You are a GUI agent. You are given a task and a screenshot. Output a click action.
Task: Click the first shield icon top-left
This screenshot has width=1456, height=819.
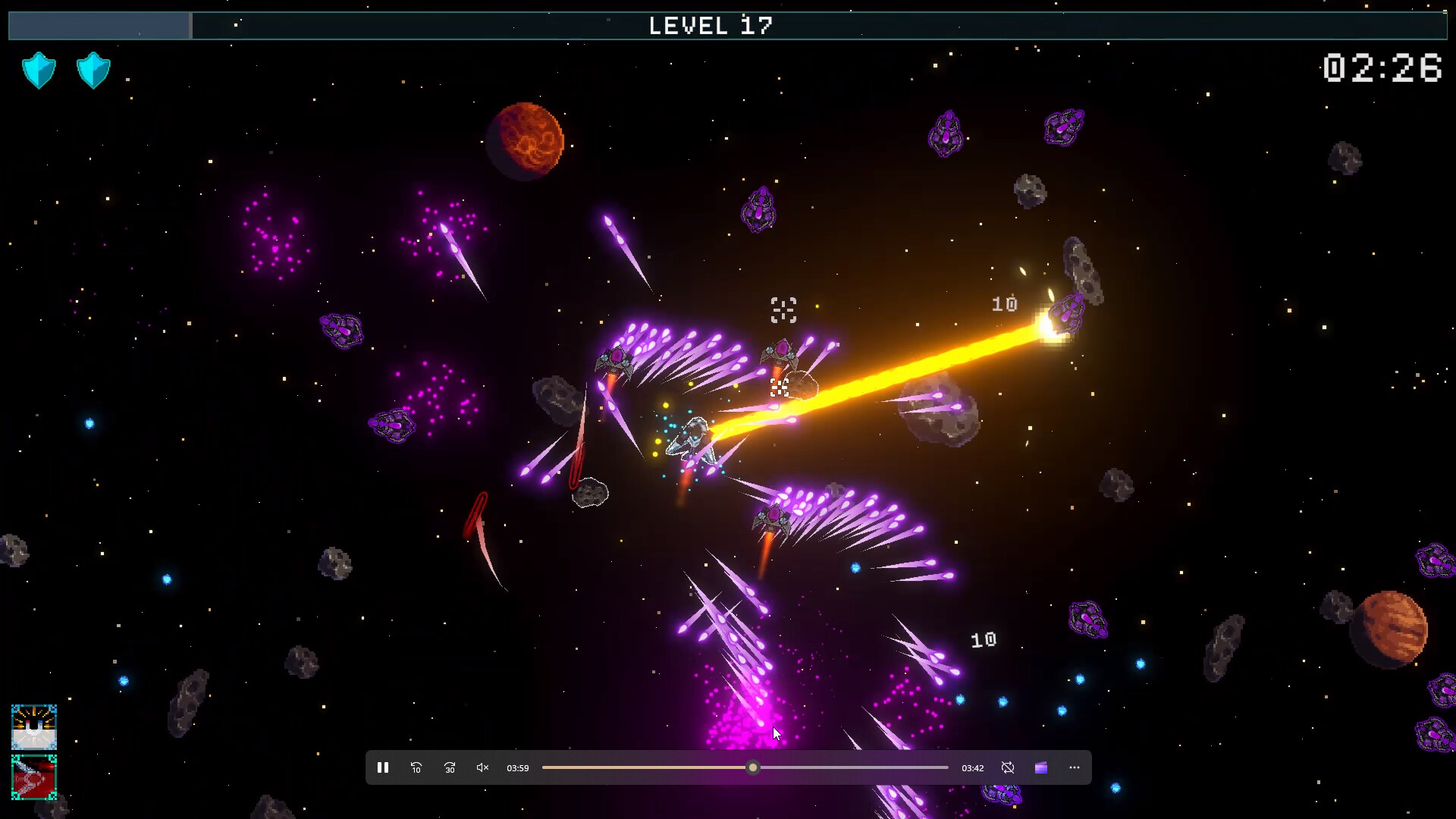(x=39, y=69)
